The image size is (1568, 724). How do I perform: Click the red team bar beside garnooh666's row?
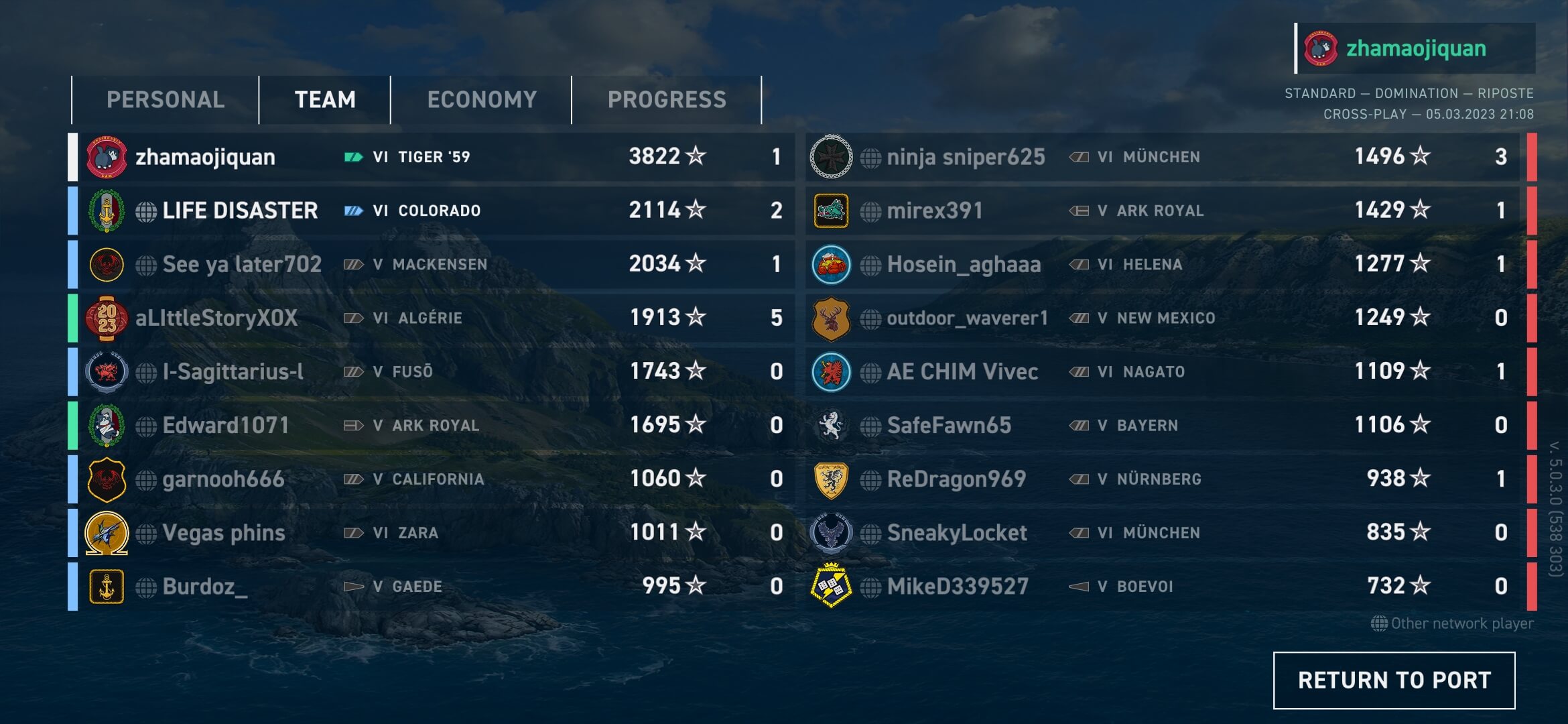[1532, 479]
